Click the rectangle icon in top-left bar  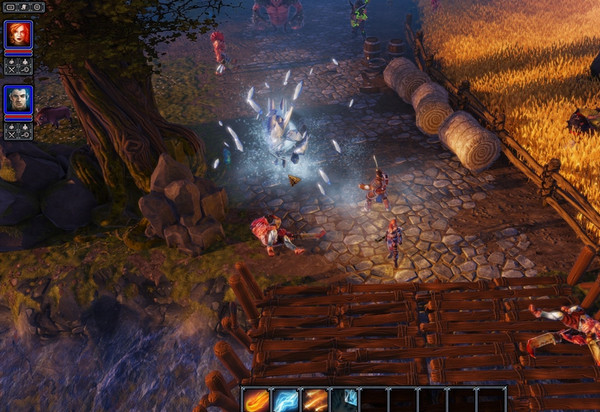pyautogui.click(x=9, y=6)
